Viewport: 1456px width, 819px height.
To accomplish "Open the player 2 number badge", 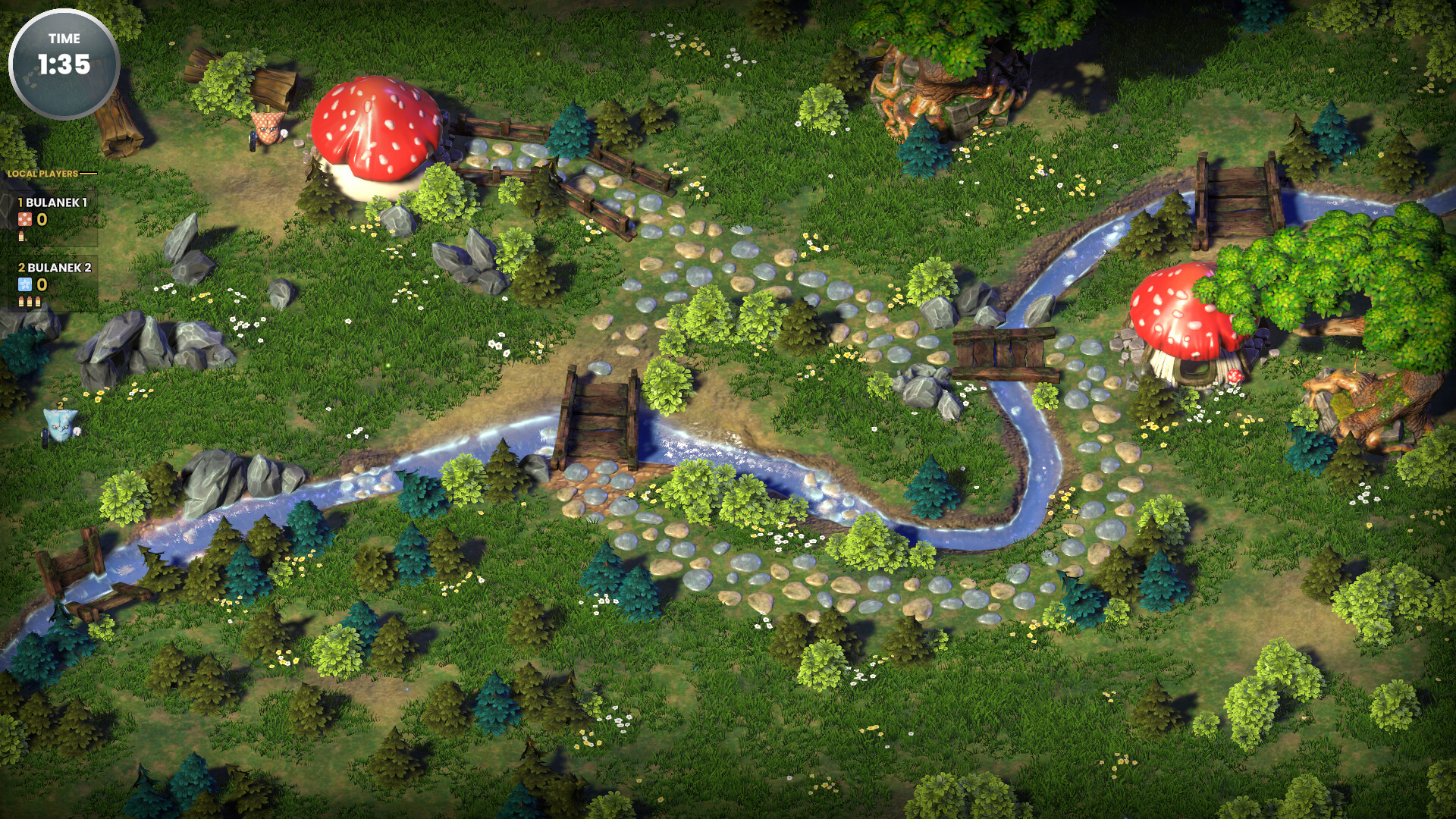I will click(x=20, y=267).
